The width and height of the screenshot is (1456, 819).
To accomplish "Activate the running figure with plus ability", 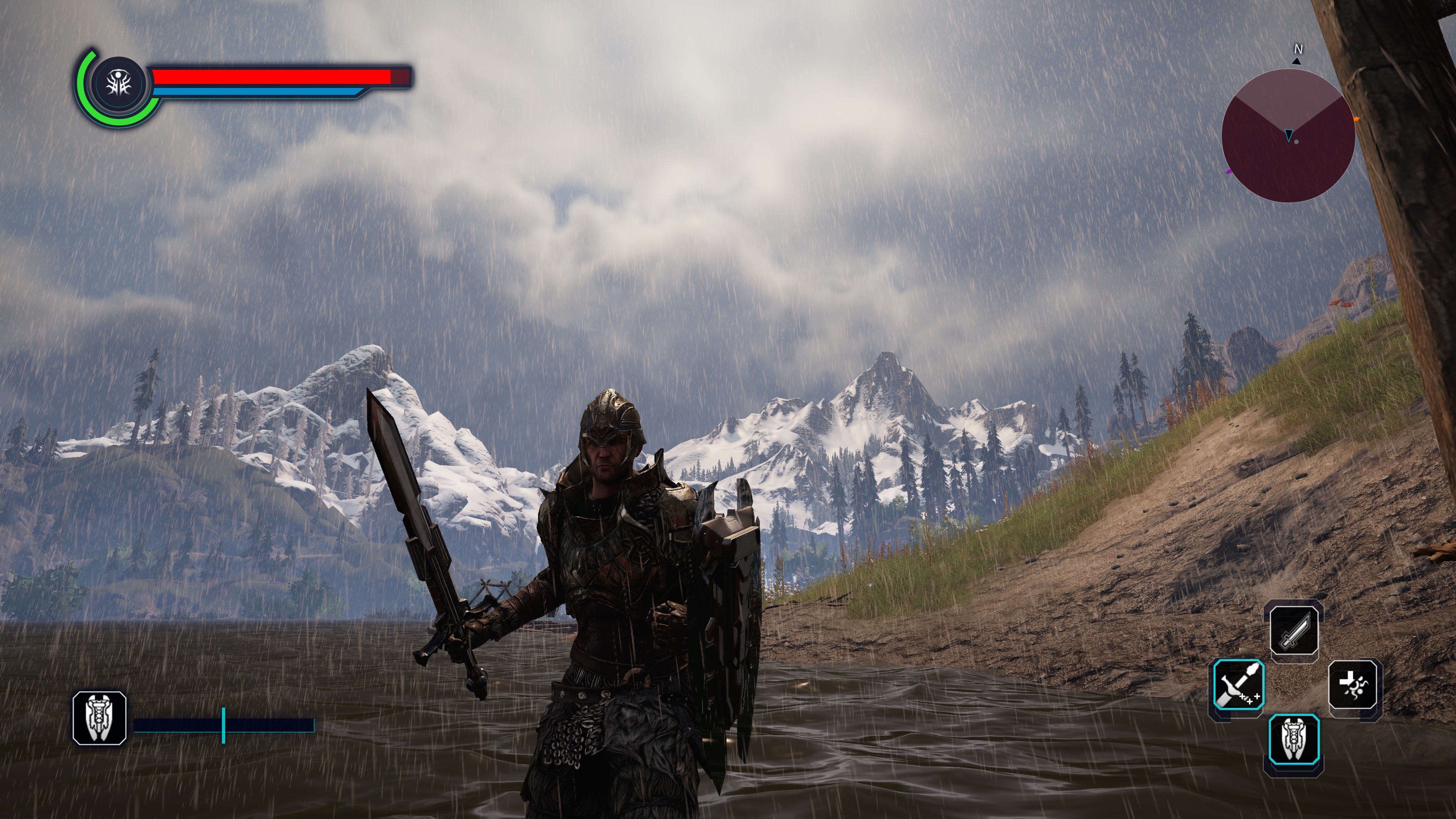I will [1355, 685].
